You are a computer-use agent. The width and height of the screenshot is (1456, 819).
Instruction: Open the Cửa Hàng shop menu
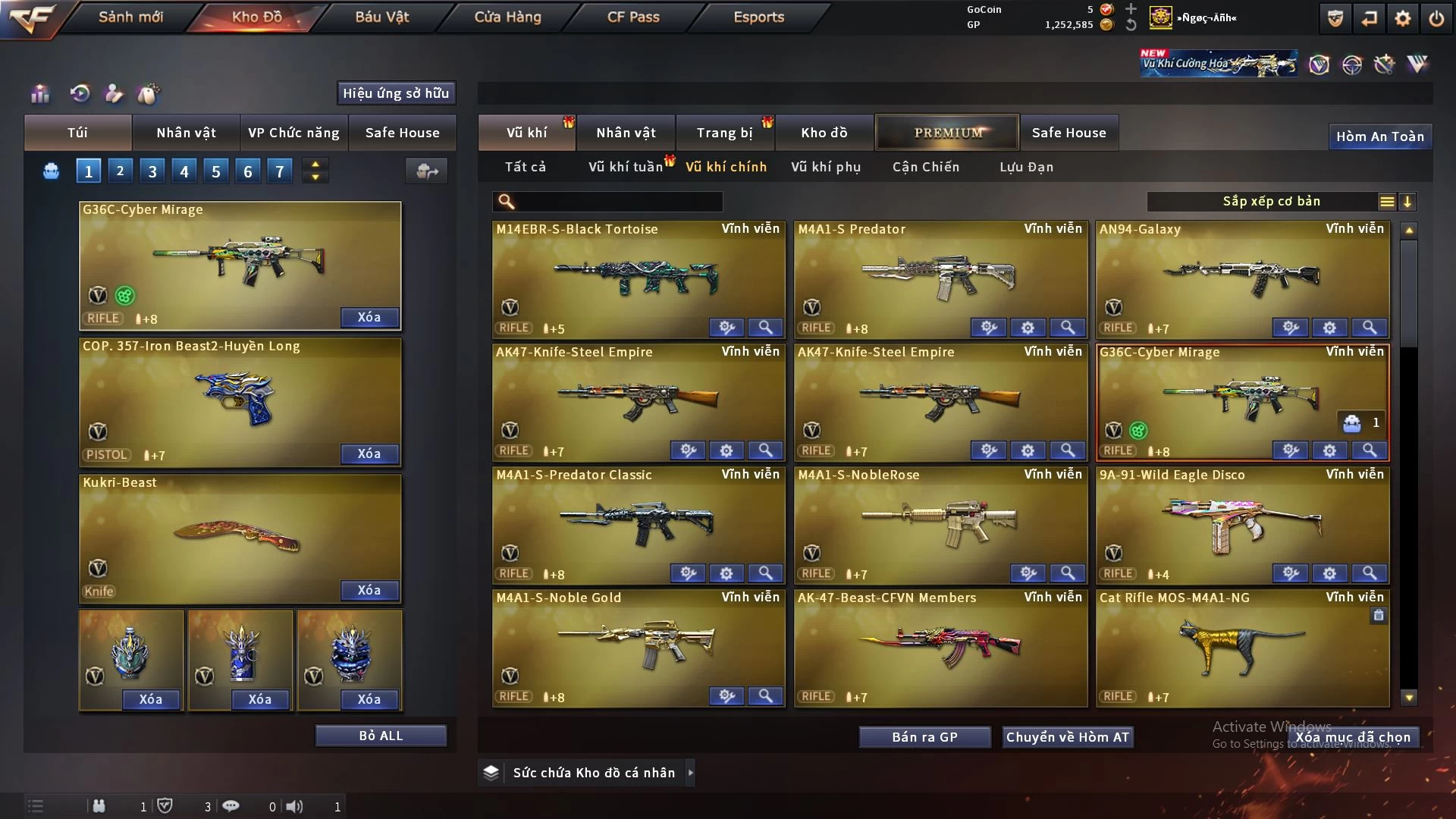point(507,17)
